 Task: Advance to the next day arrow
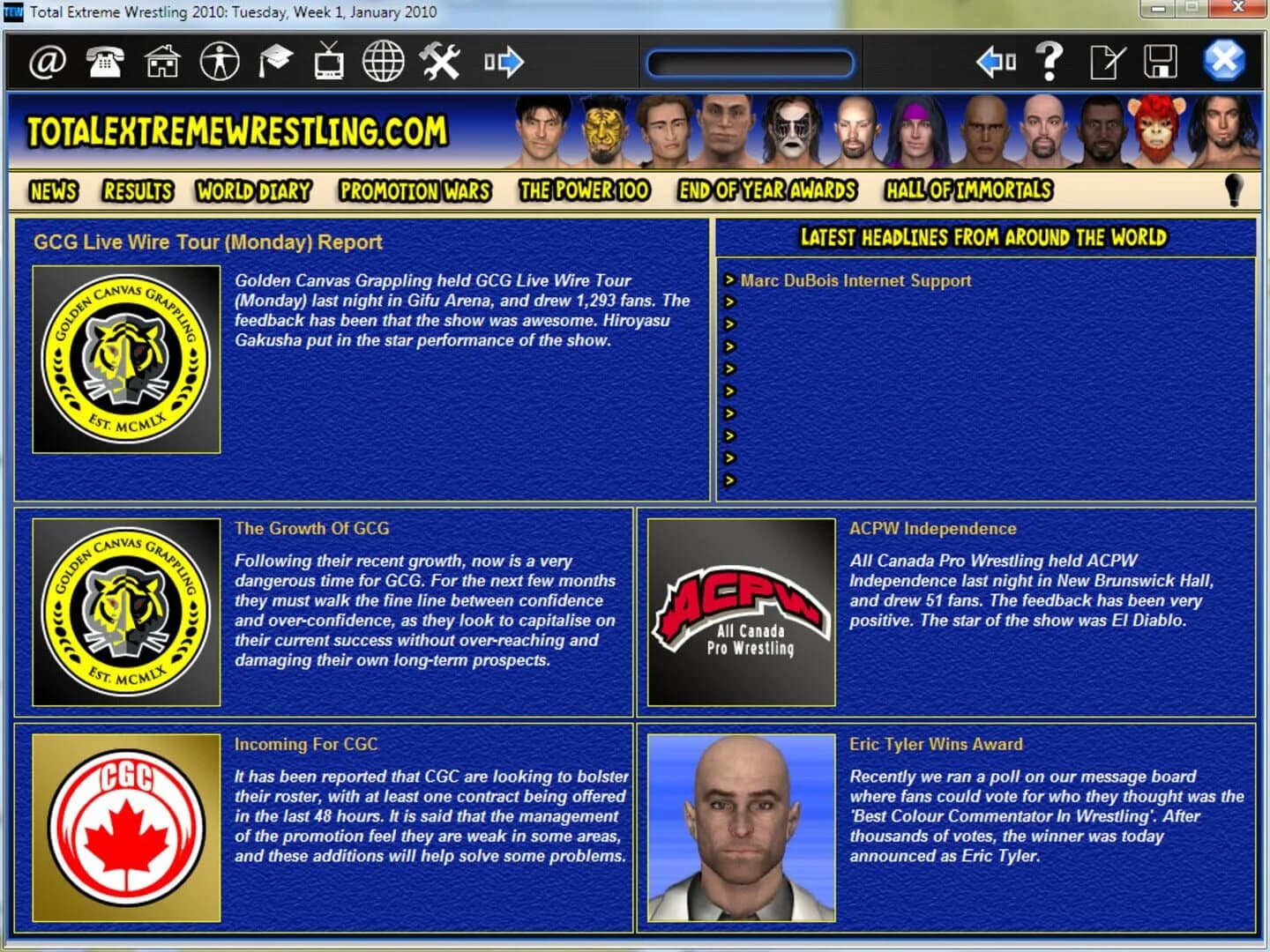point(503,62)
